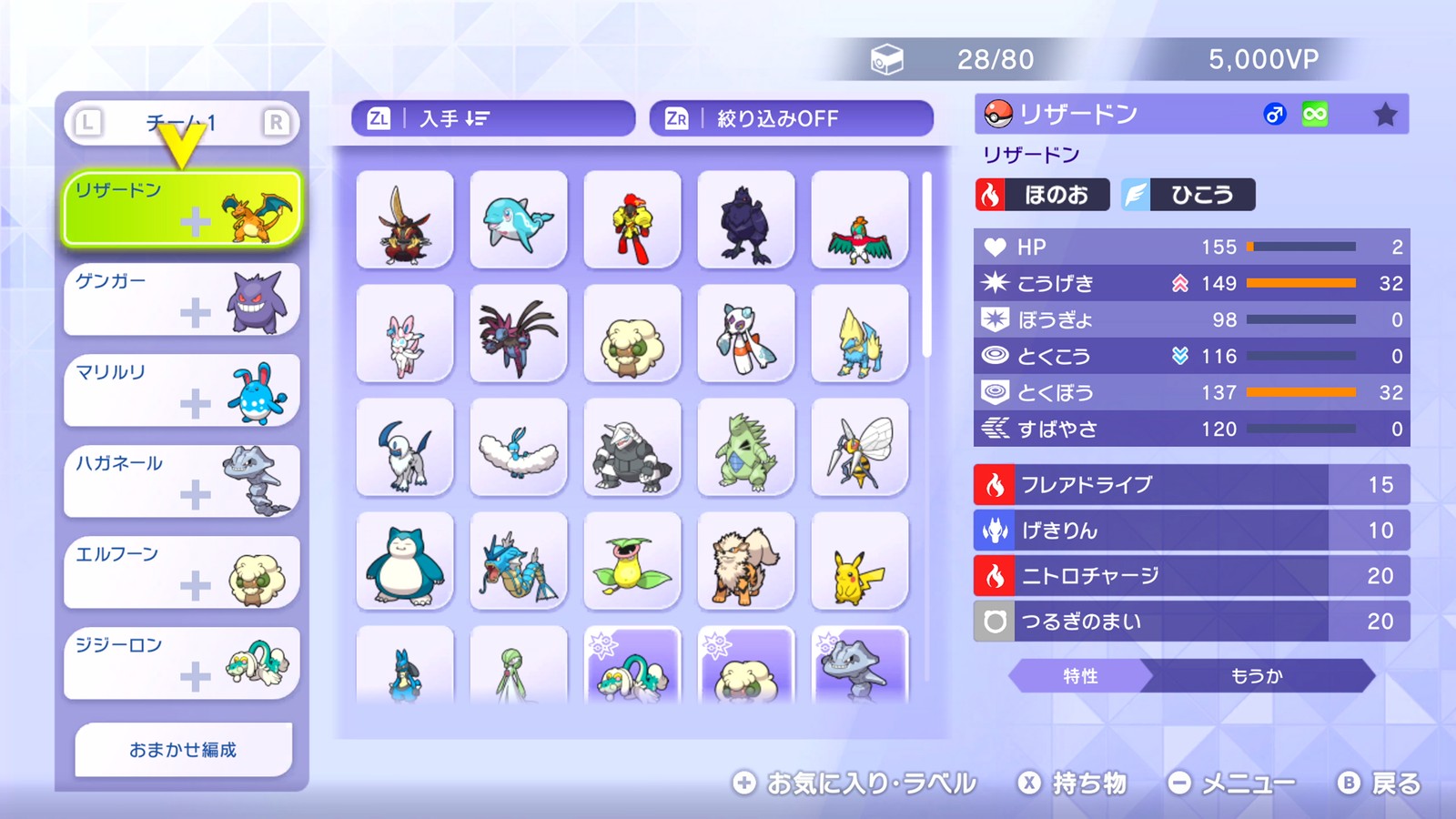Click the dragon-type icon on げきりん
Screen dimensions: 1456x819
(x=994, y=530)
